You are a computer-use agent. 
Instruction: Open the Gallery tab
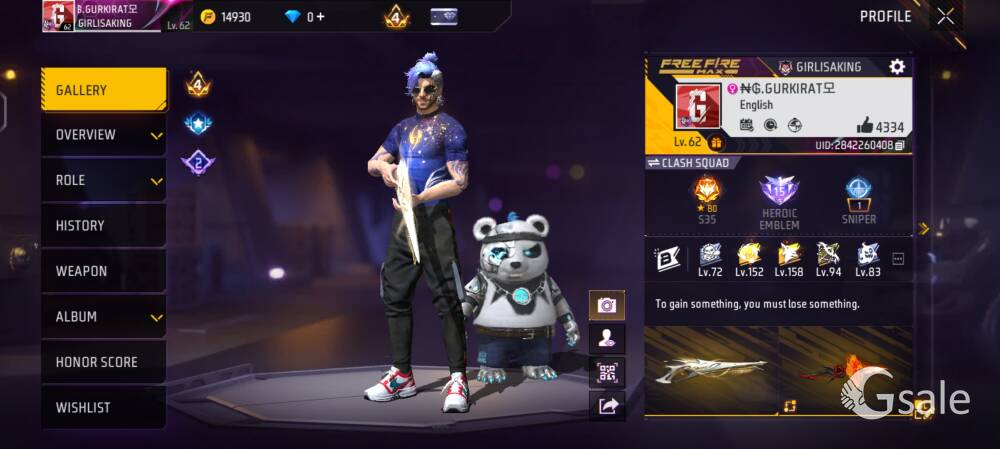pos(103,90)
